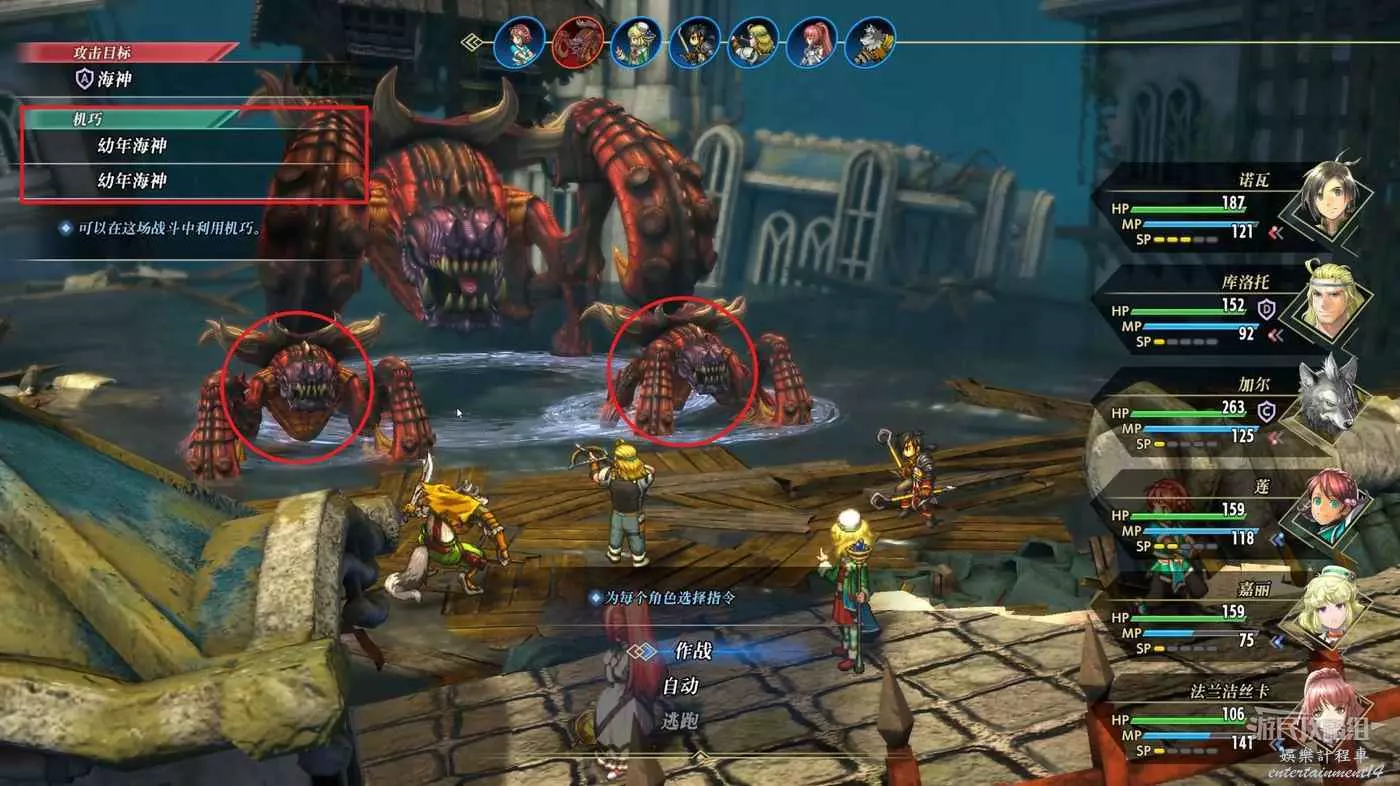Choose the 作战 (Fight) command
Image resolution: width=1400 pixels, height=786 pixels.
693,651
